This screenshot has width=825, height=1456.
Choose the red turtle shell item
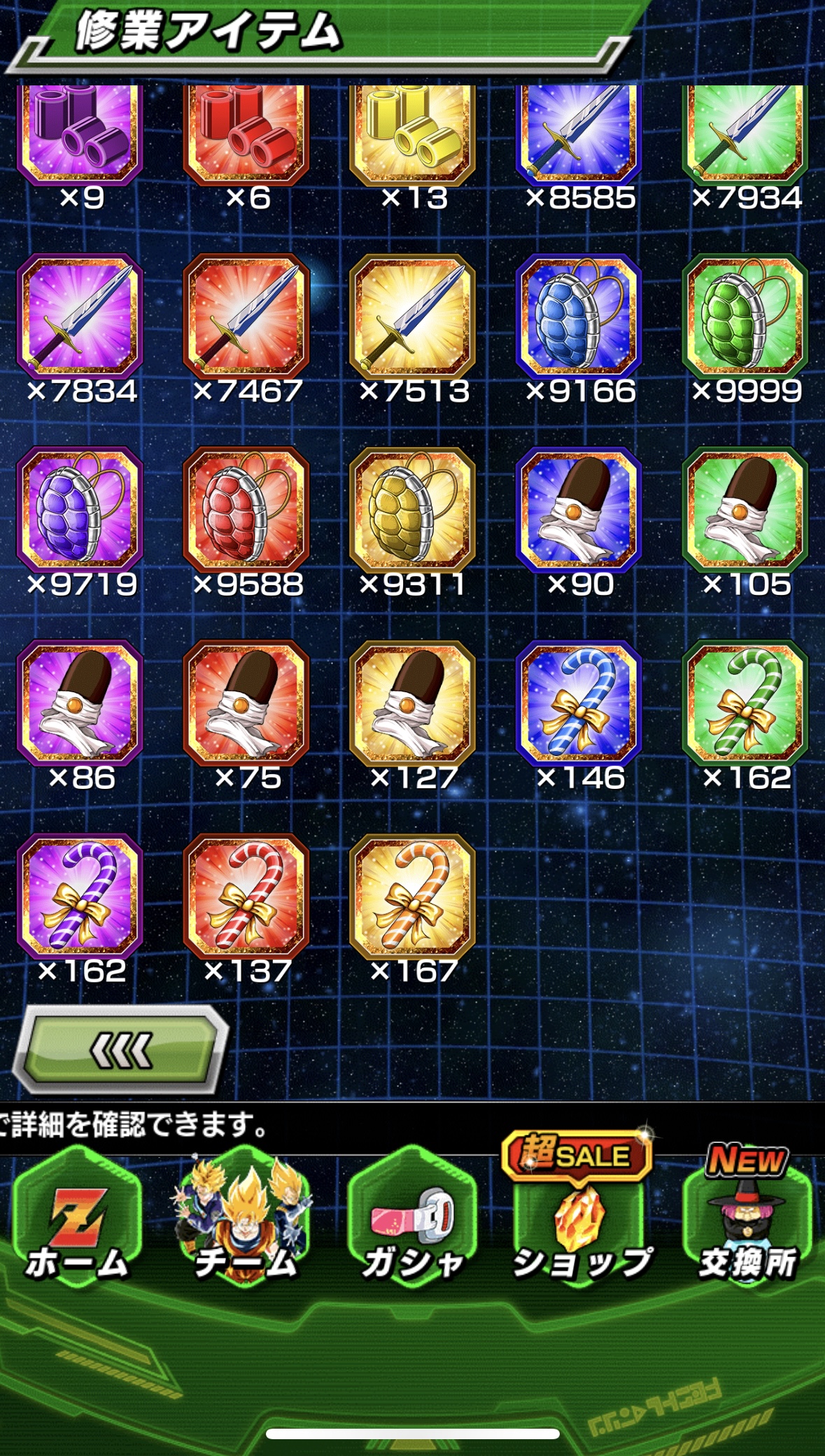point(246,510)
